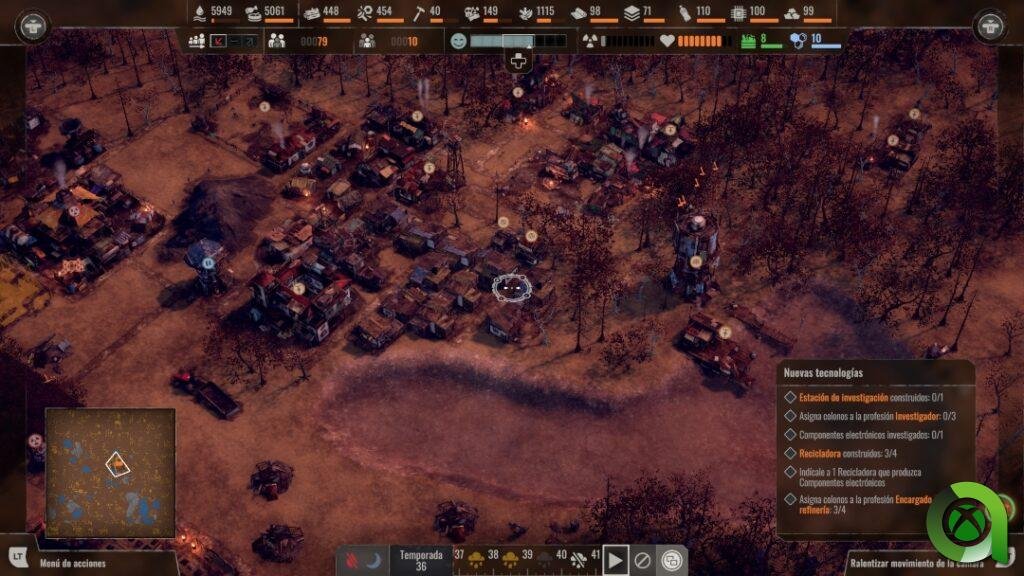
Task: Select the population group icon
Action: [x=196, y=41]
